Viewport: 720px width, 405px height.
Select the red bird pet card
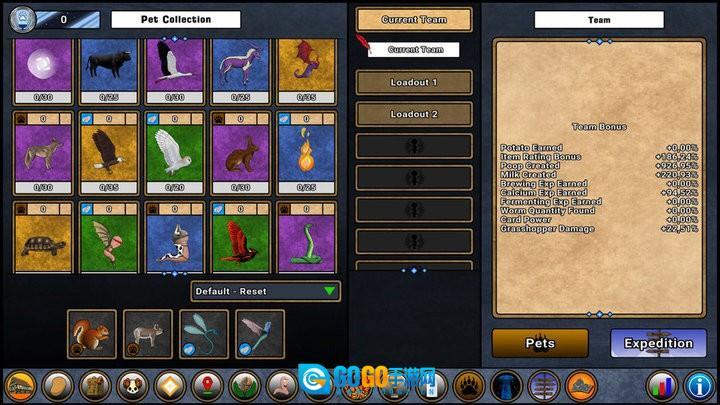click(240, 240)
